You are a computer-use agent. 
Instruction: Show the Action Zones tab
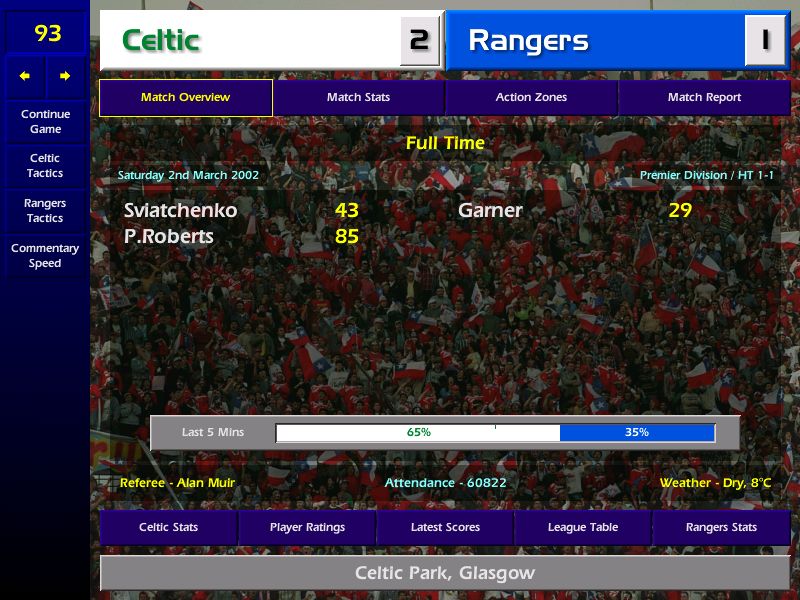531,98
